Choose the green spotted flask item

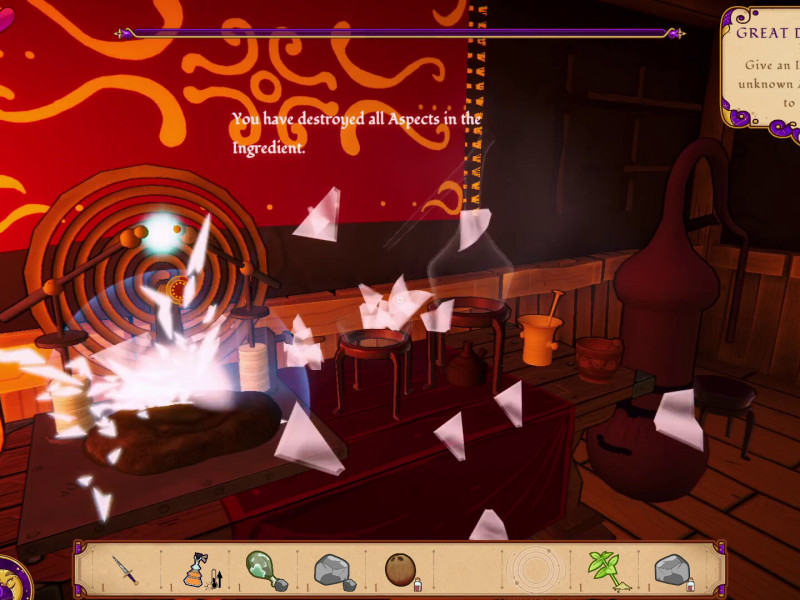pyautogui.click(x=263, y=570)
